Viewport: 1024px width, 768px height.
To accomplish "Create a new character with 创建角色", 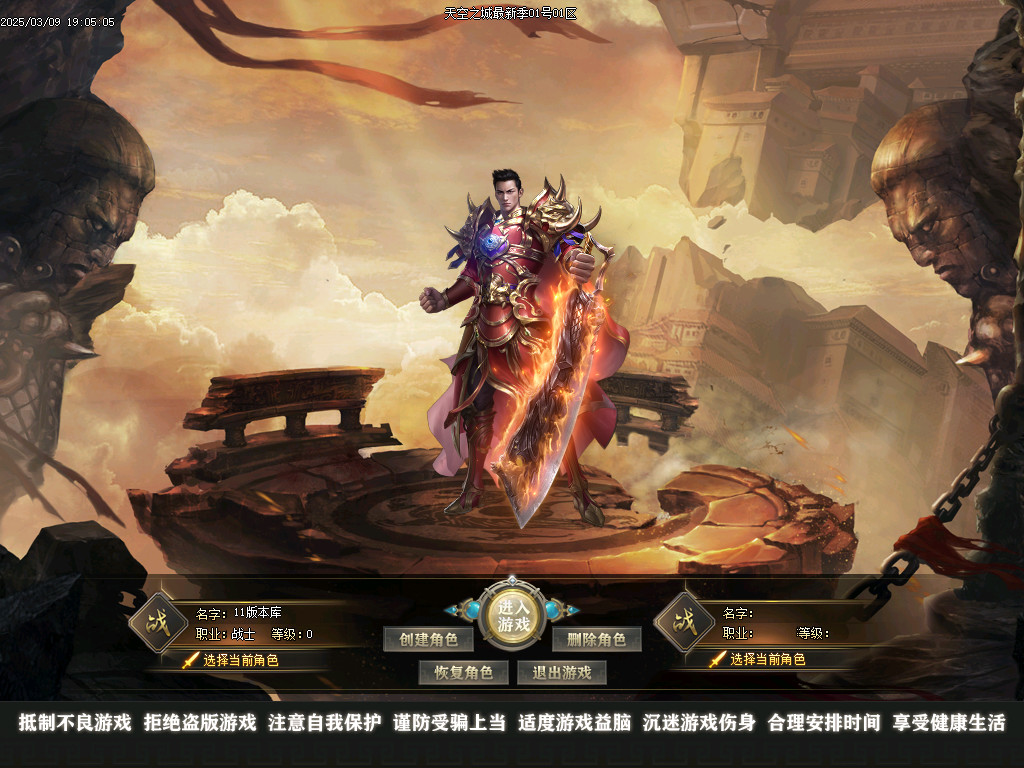I will tap(428, 639).
